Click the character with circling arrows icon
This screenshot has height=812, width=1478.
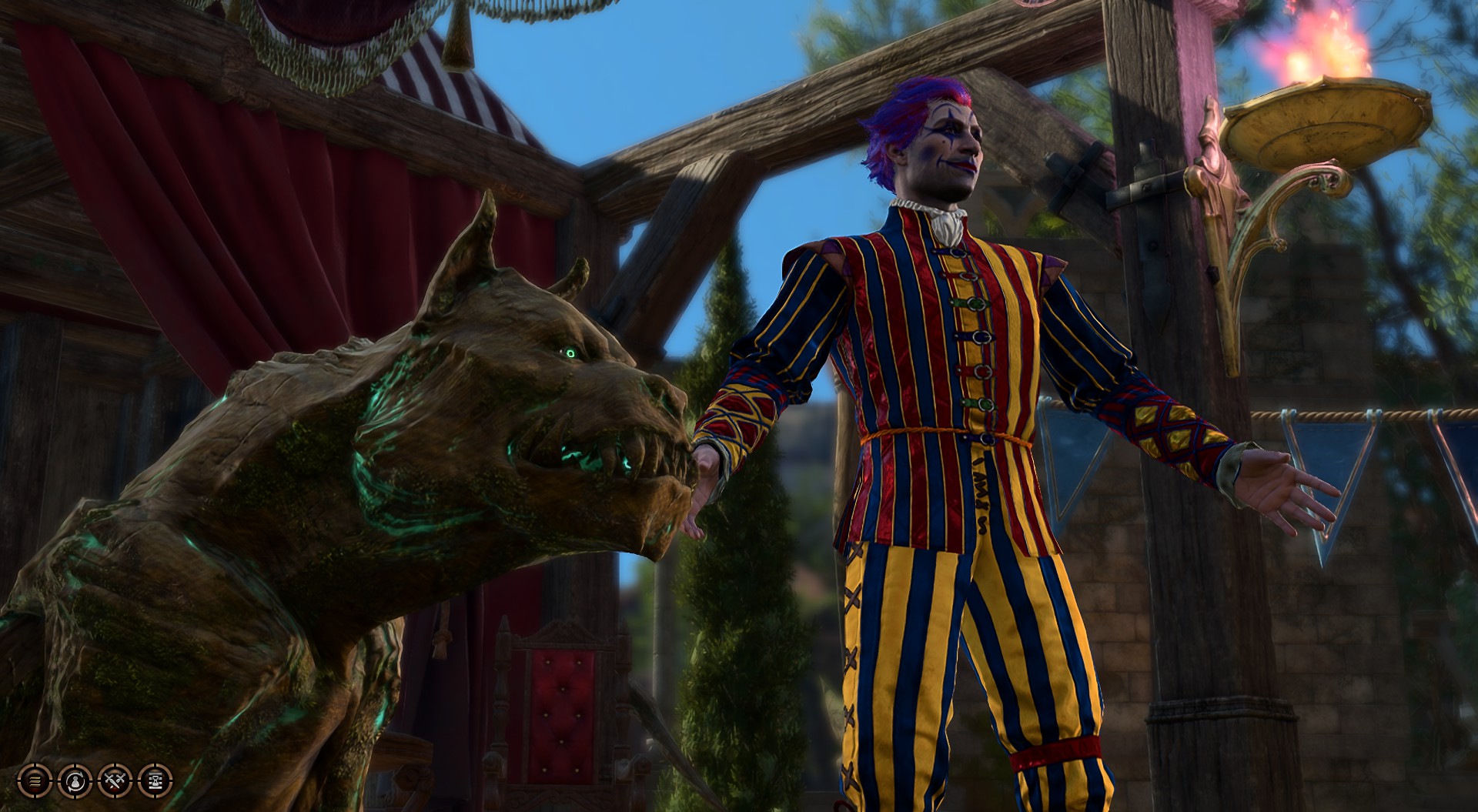pyautogui.click(x=75, y=780)
